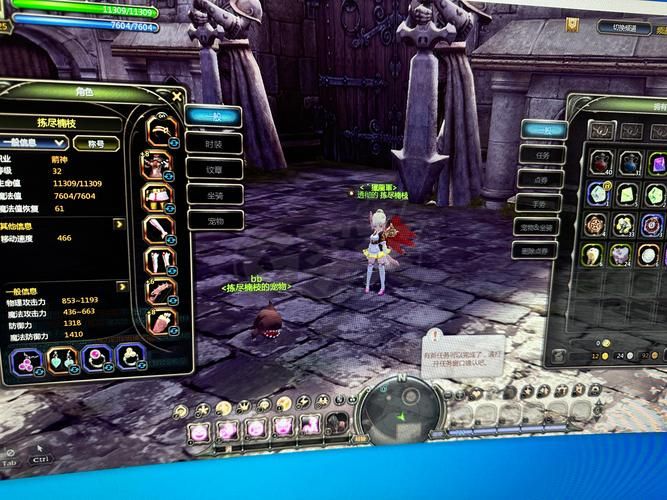Select the 宠物&坐骑 inventory tab

(x=541, y=227)
